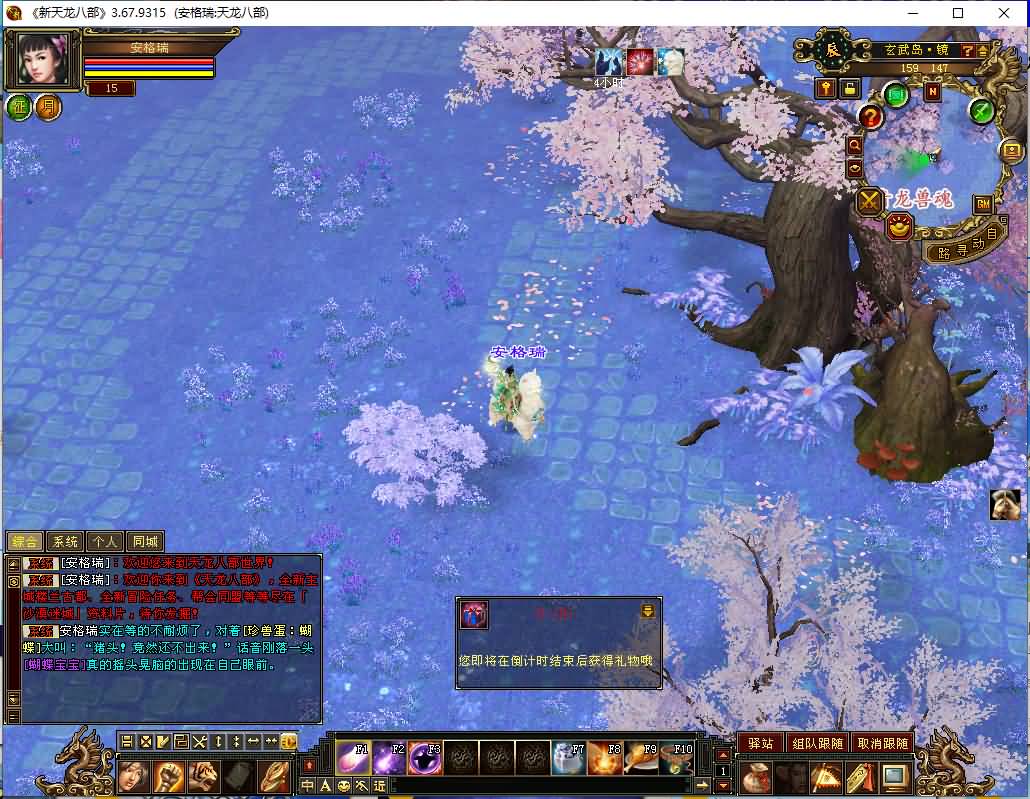This screenshot has height=799, width=1030.
Task: Collapse the countdown gift popup
Action: pos(648,610)
